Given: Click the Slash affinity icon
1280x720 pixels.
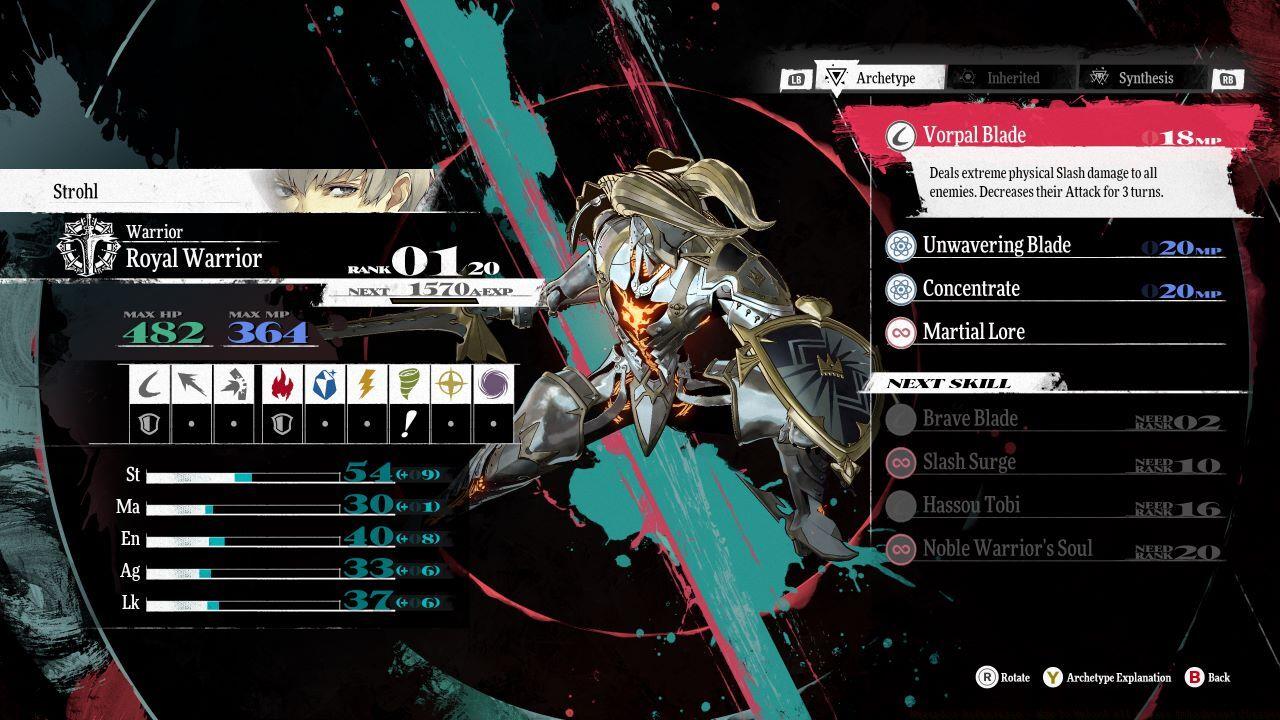Looking at the screenshot, I should [150, 383].
